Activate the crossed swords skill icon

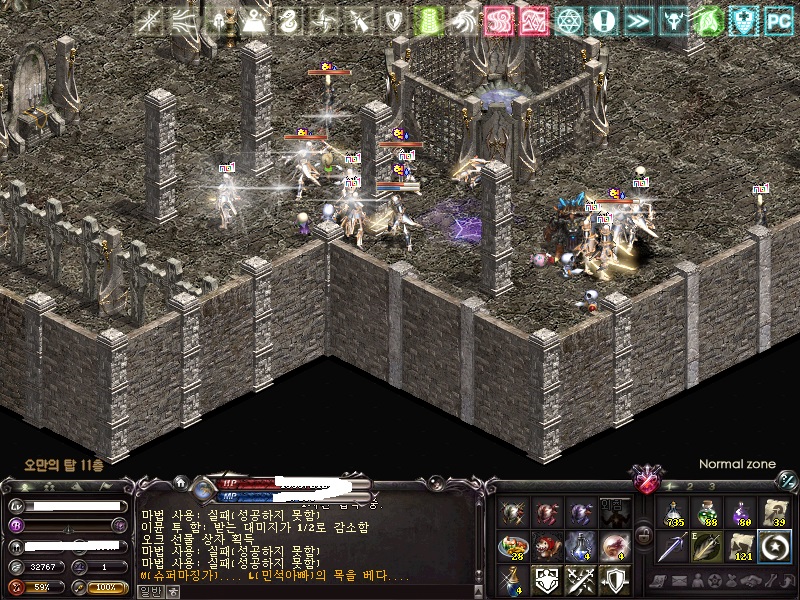(581, 579)
